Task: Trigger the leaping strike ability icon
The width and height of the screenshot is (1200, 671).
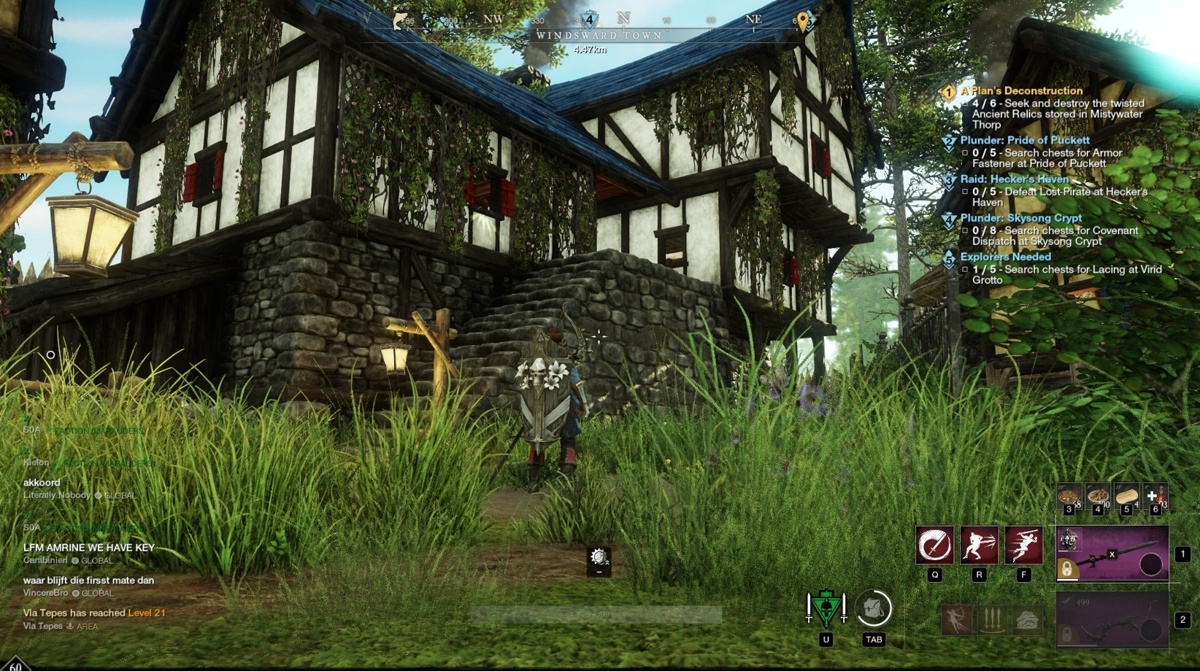Action: point(1023,546)
